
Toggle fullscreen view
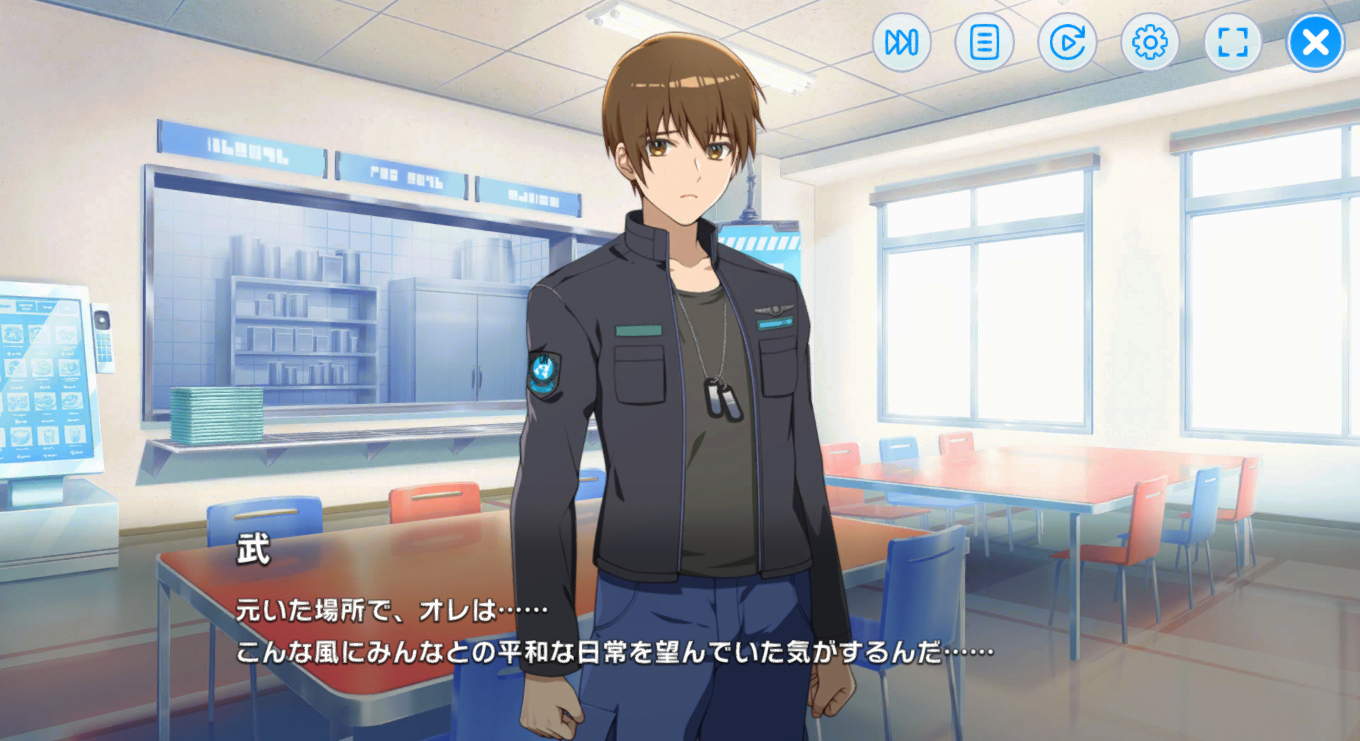pos(1232,43)
